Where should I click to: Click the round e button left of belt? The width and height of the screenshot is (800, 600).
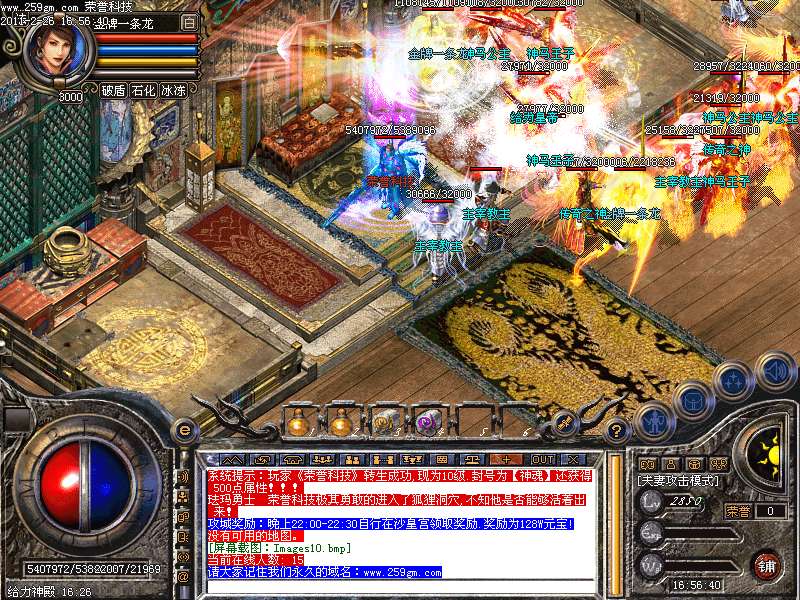[x=184, y=430]
